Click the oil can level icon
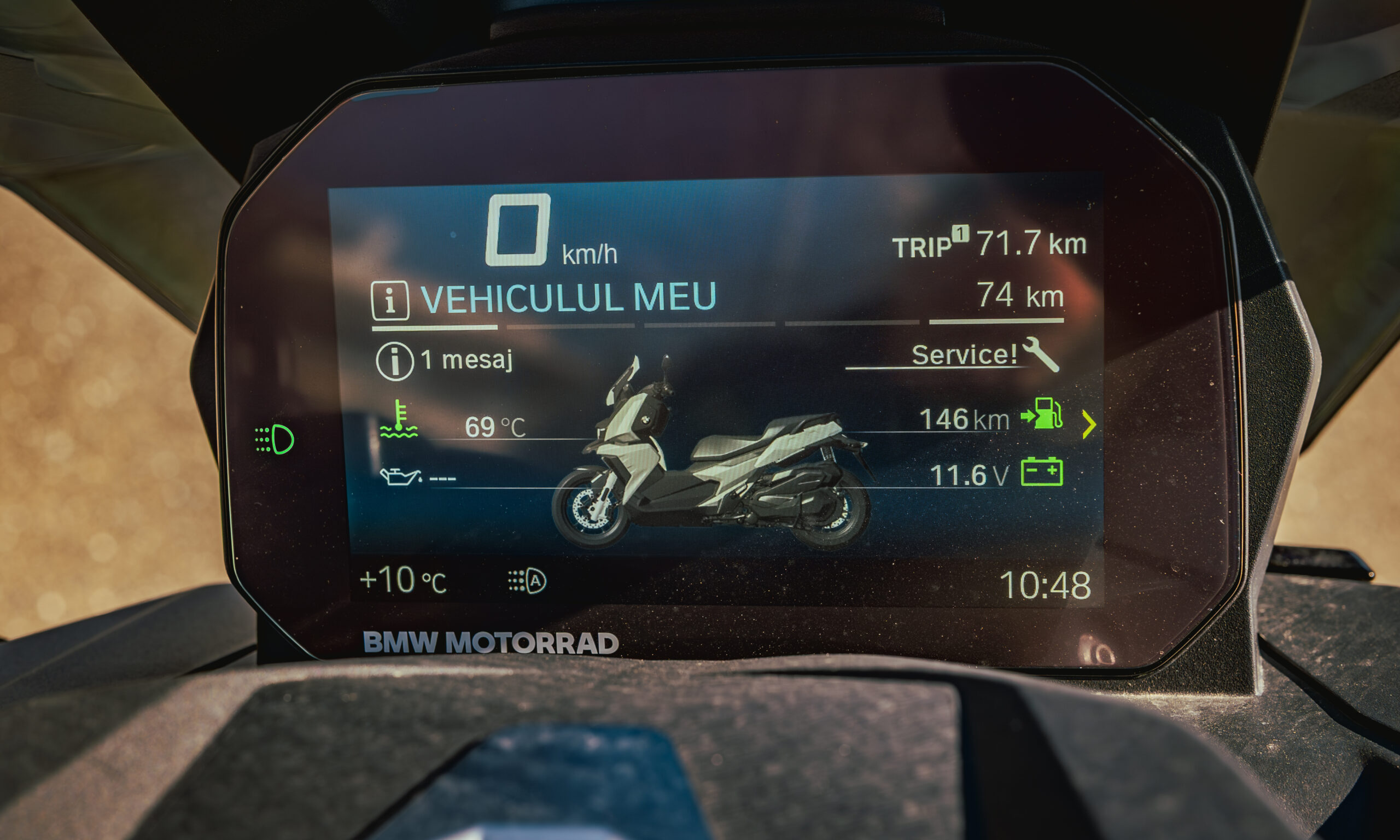The width and height of the screenshot is (1400, 840). [x=401, y=477]
